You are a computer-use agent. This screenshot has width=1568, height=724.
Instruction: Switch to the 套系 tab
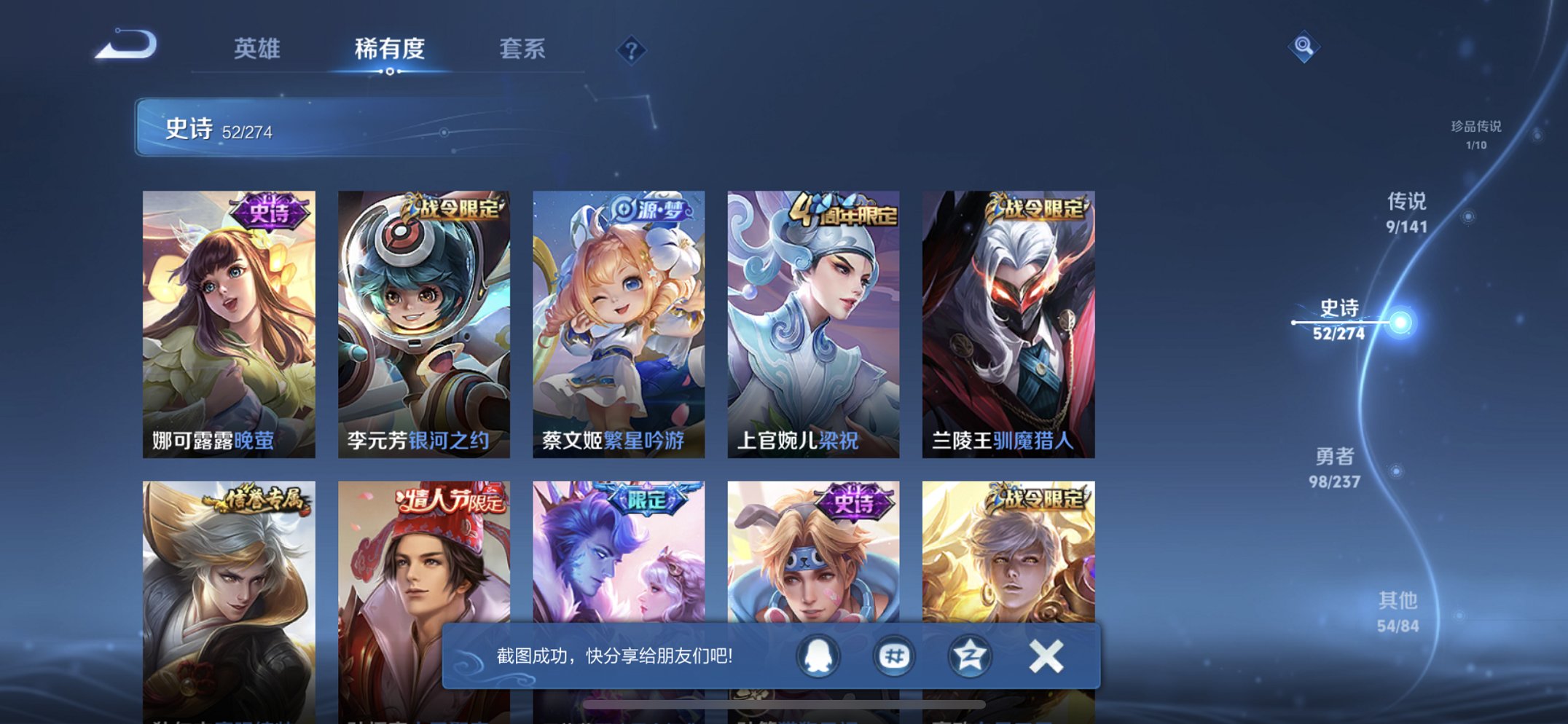(x=523, y=50)
